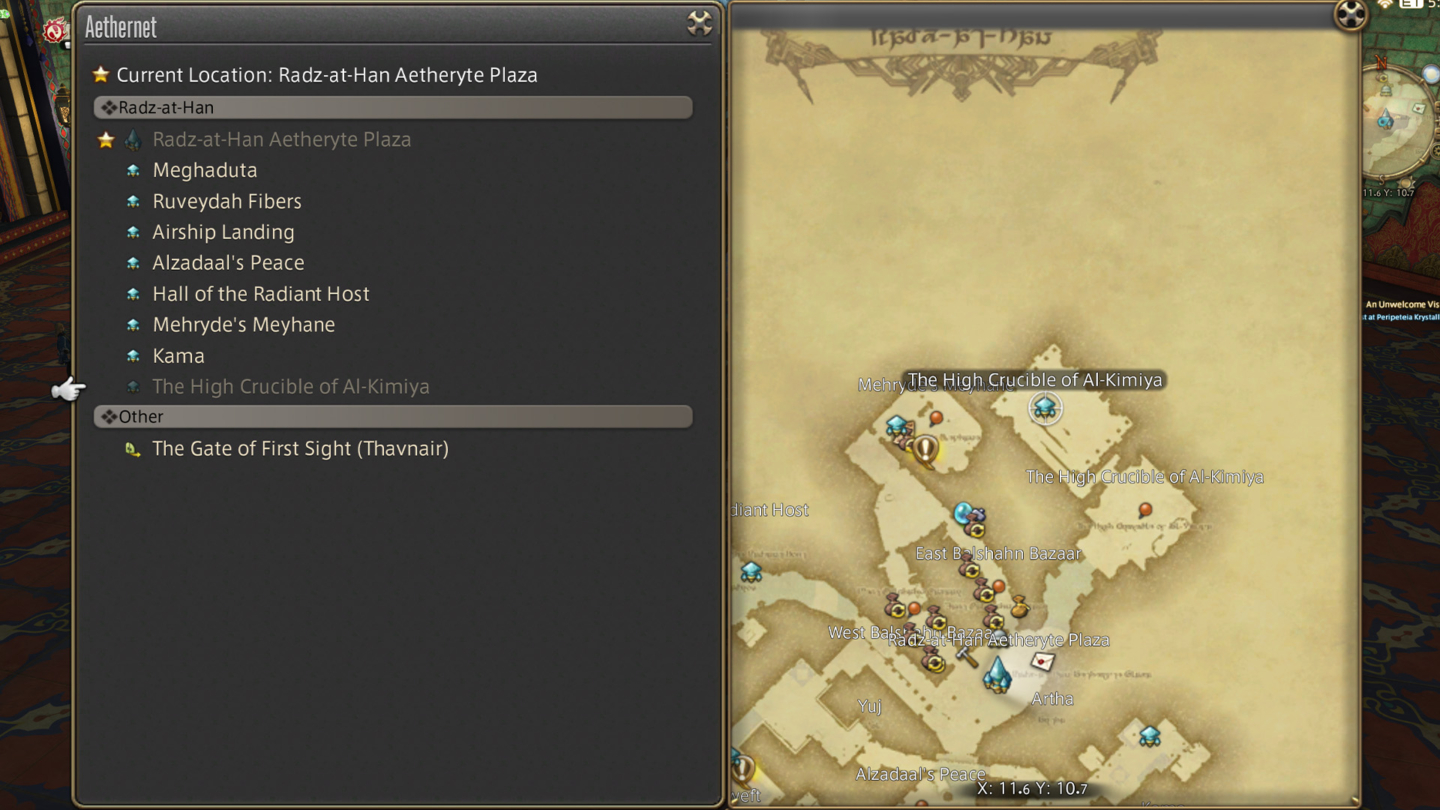Choose Hall of the Radiant Host

tap(261, 293)
